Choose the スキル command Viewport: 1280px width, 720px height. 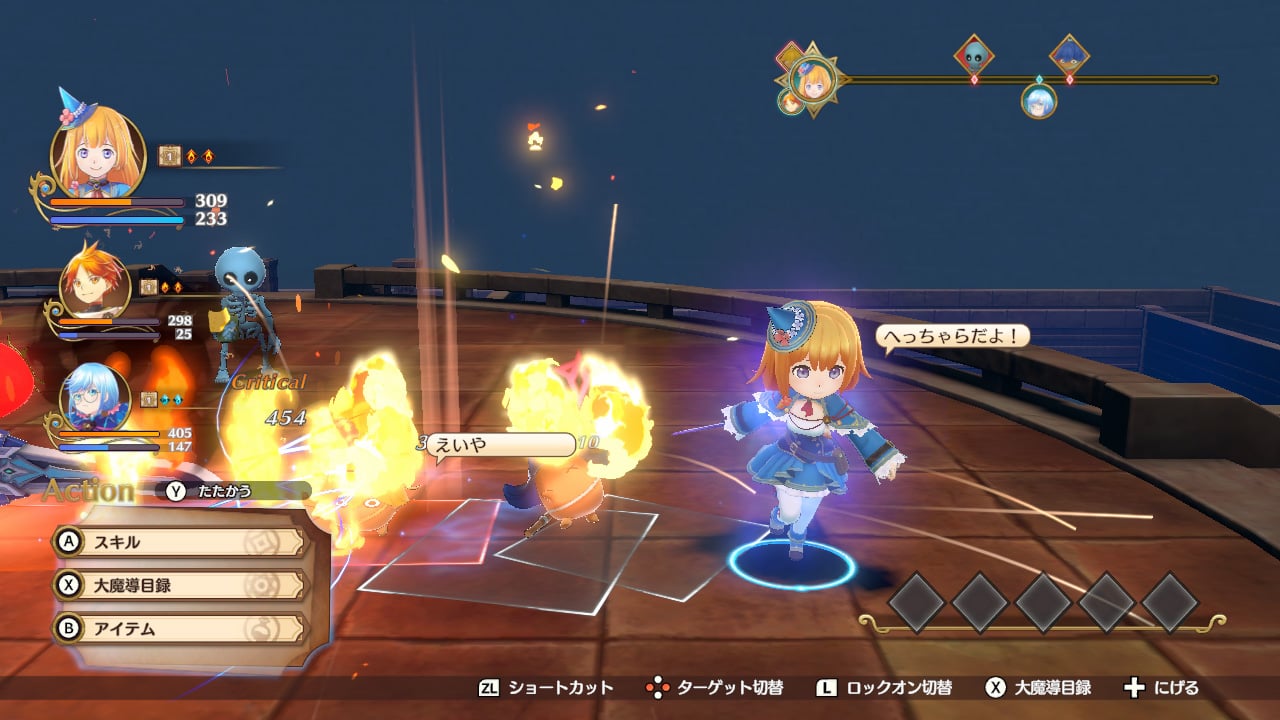click(x=180, y=542)
